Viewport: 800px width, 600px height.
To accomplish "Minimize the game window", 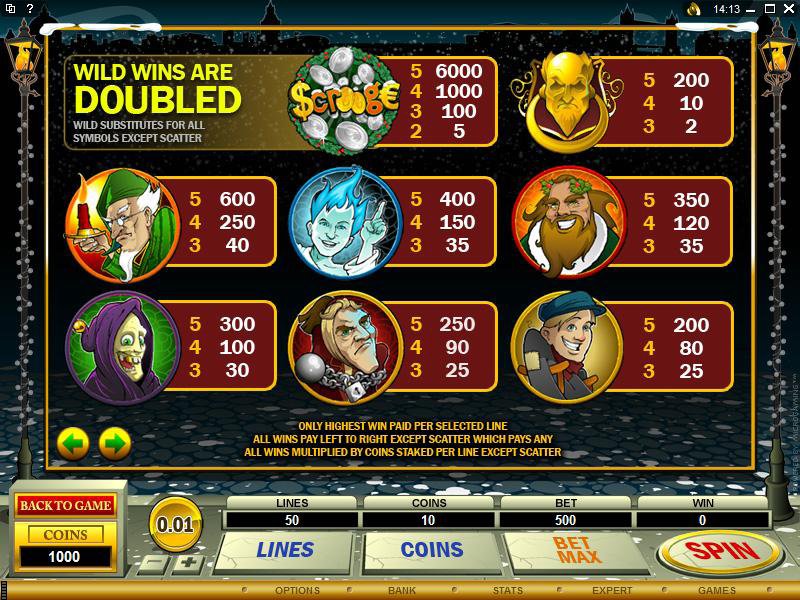I will (753, 9).
